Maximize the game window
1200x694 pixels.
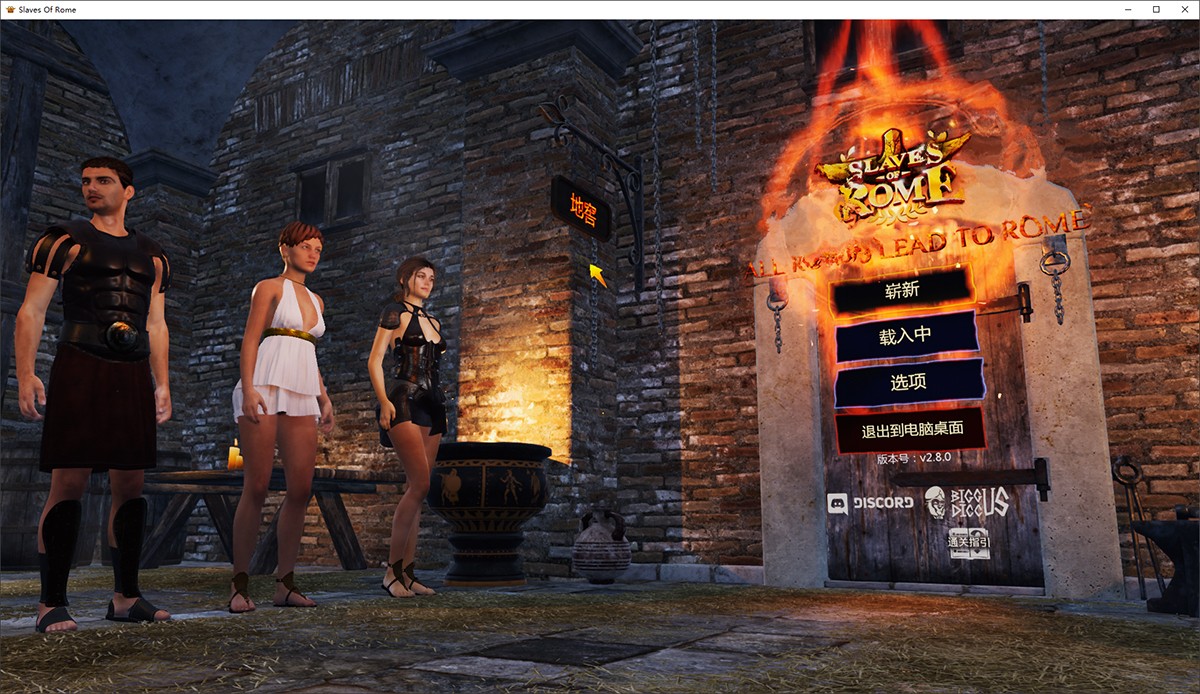(x=1156, y=9)
